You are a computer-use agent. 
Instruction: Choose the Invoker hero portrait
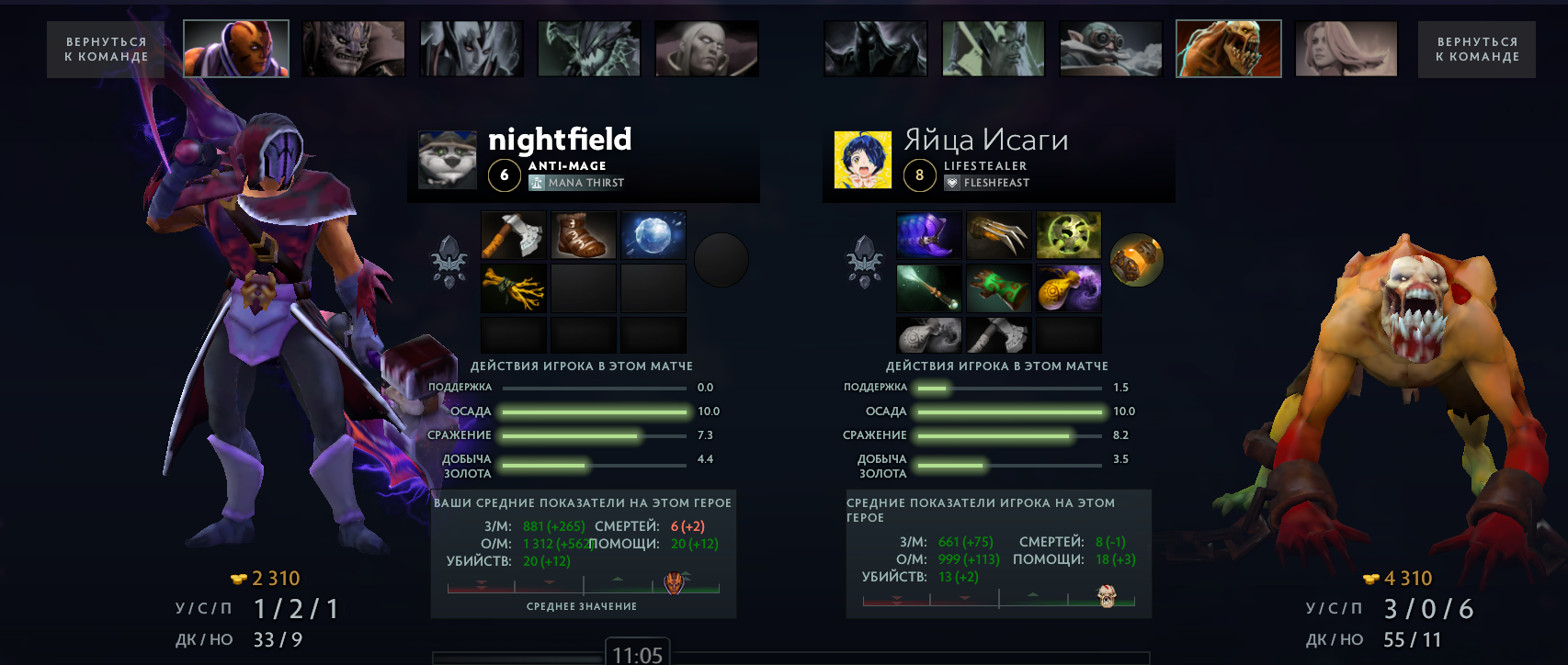pyautogui.click(x=707, y=49)
